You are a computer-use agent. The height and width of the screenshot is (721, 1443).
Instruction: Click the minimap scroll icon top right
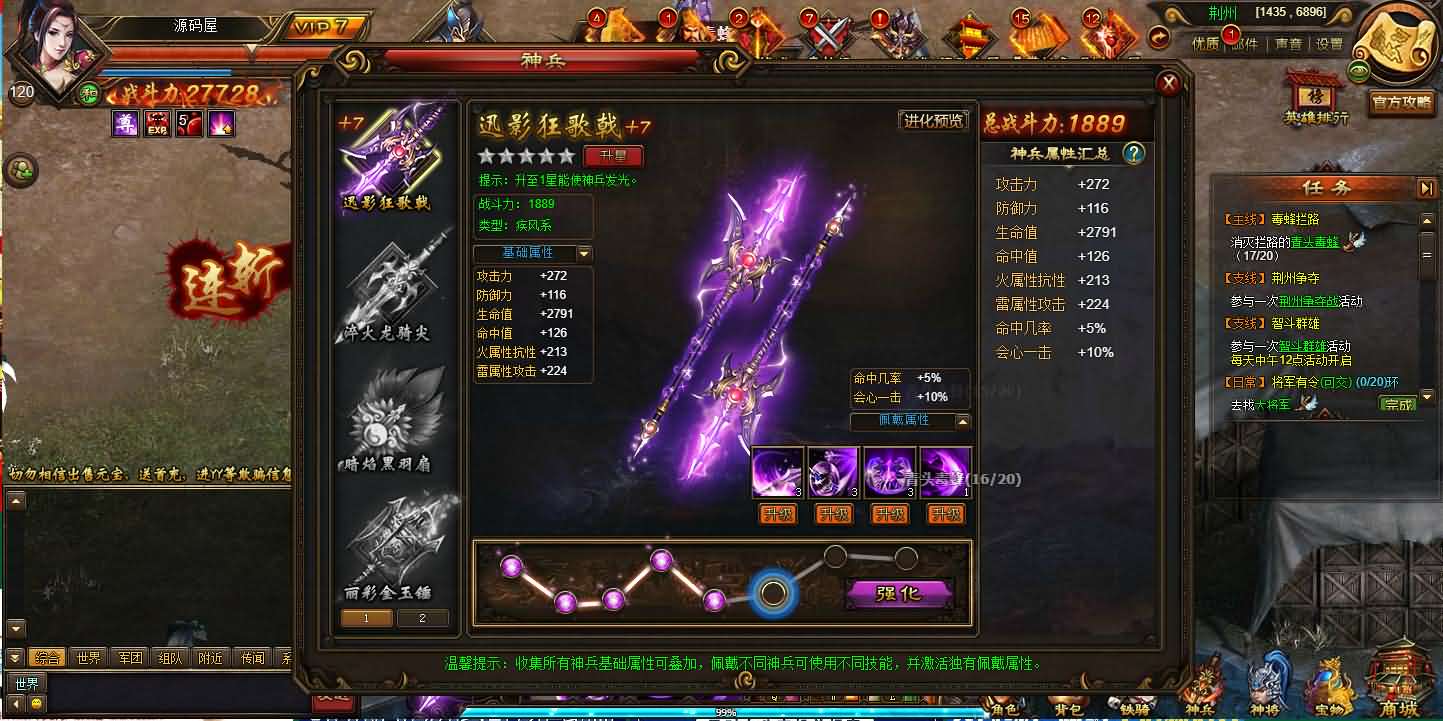click(x=1396, y=40)
